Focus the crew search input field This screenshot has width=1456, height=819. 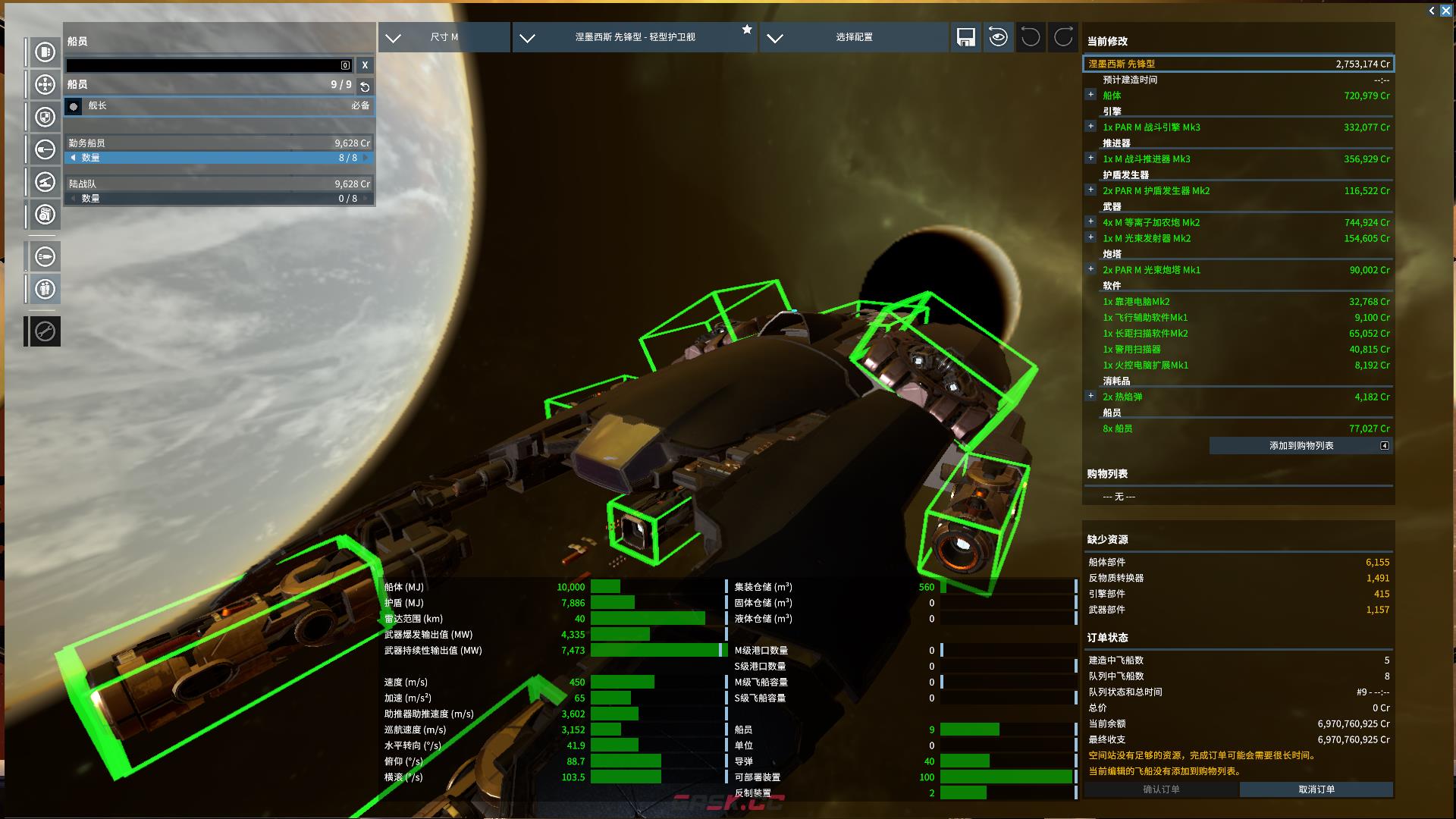[x=205, y=65]
